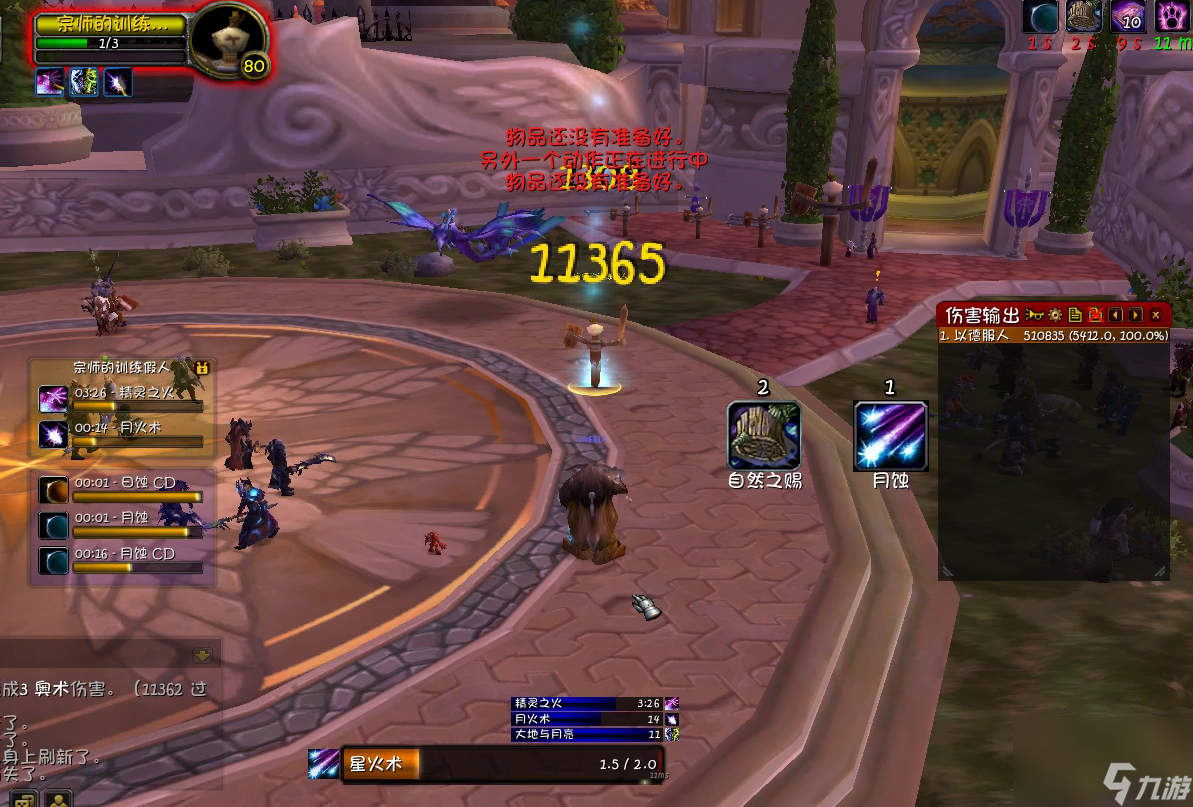Toggle the lock on the dummy timer frame
Screen dimensions: 1193x807
click(x=203, y=368)
